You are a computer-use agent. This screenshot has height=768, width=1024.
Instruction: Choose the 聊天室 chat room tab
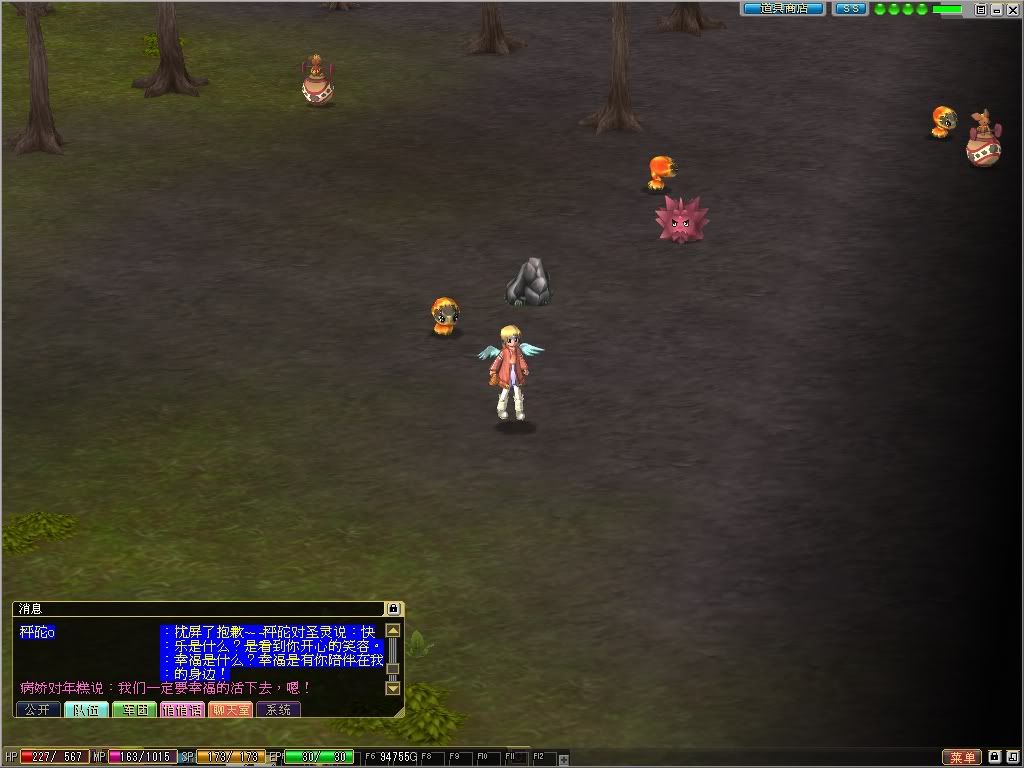[230, 709]
